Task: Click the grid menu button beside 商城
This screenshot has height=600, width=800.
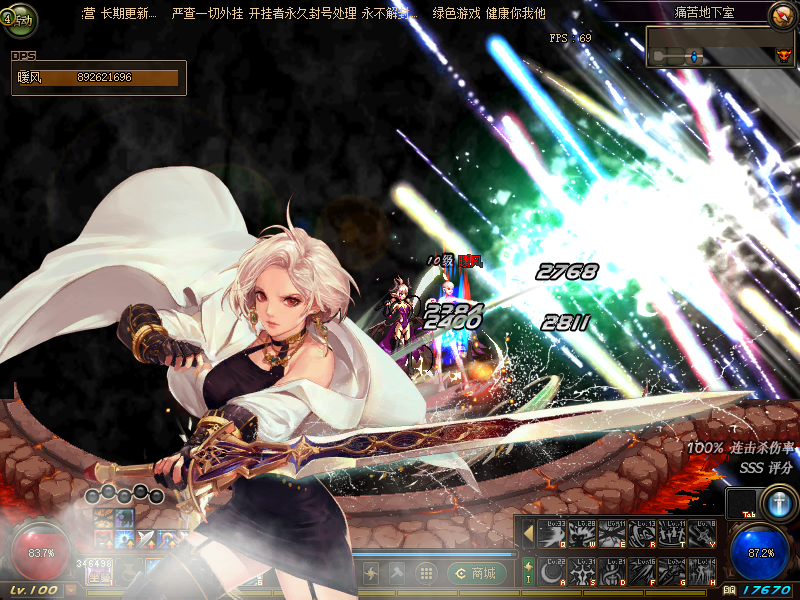Action: 425,573
